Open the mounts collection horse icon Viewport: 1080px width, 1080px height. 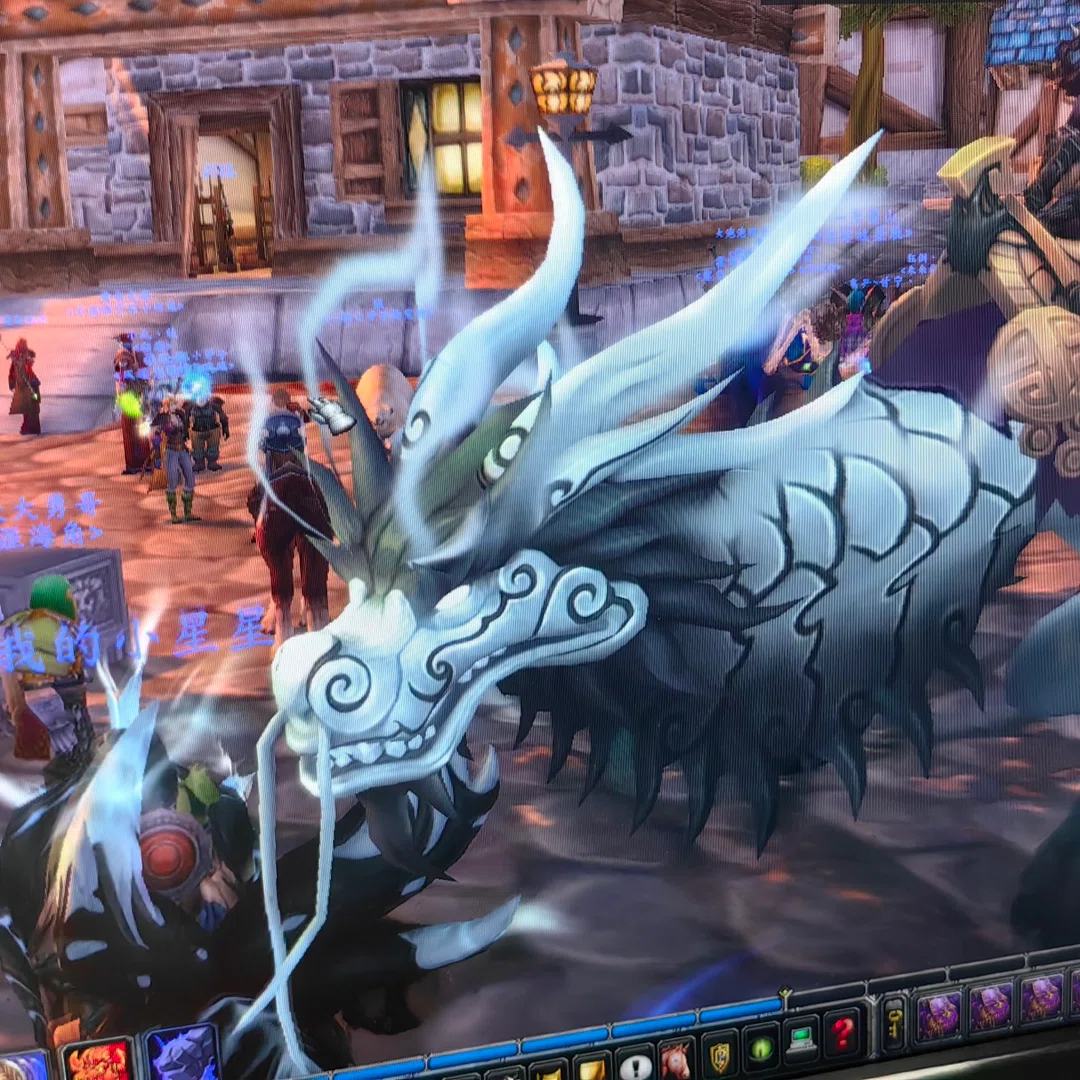click(677, 1060)
